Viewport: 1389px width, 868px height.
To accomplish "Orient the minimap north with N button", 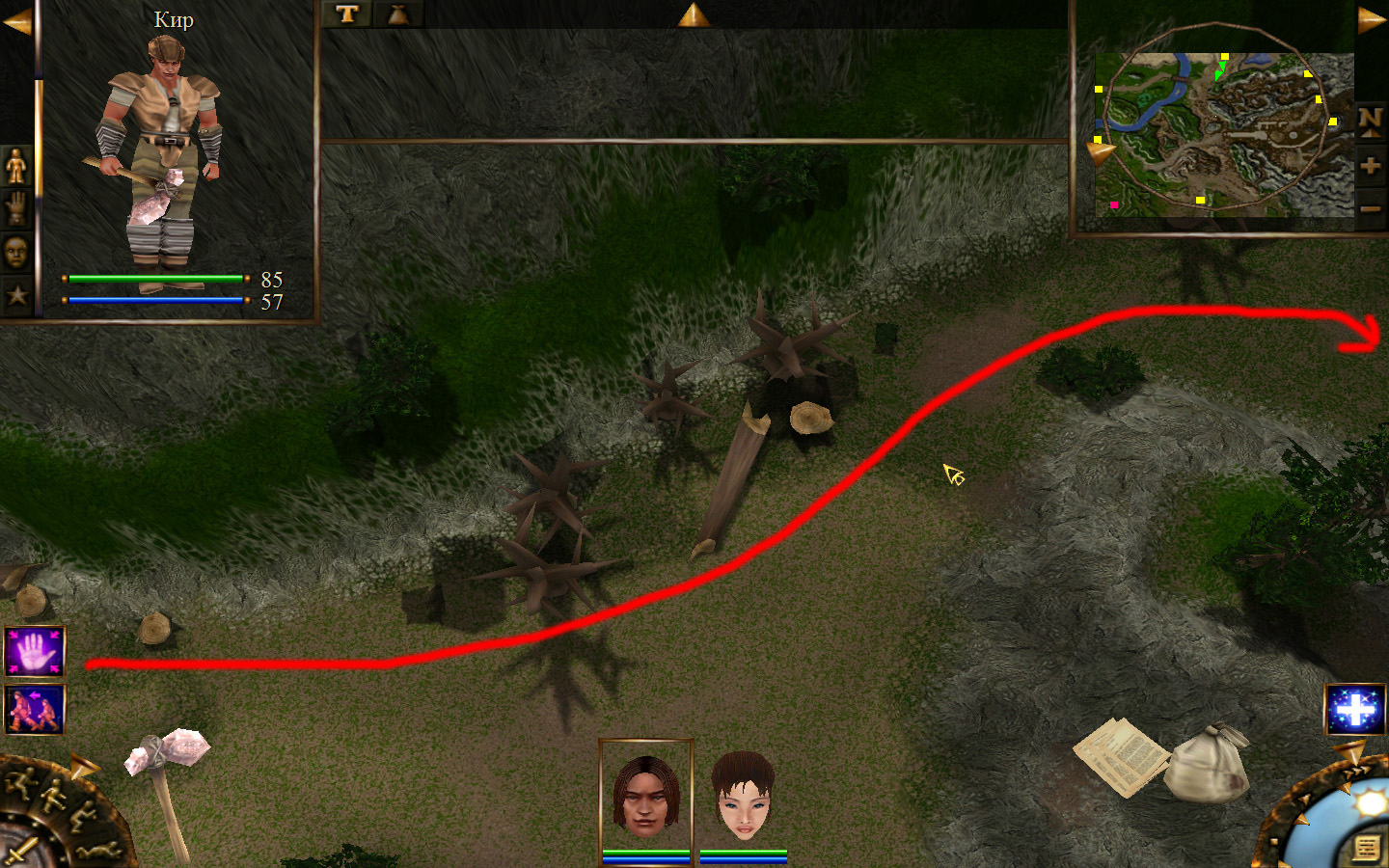I will [x=1370, y=121].
